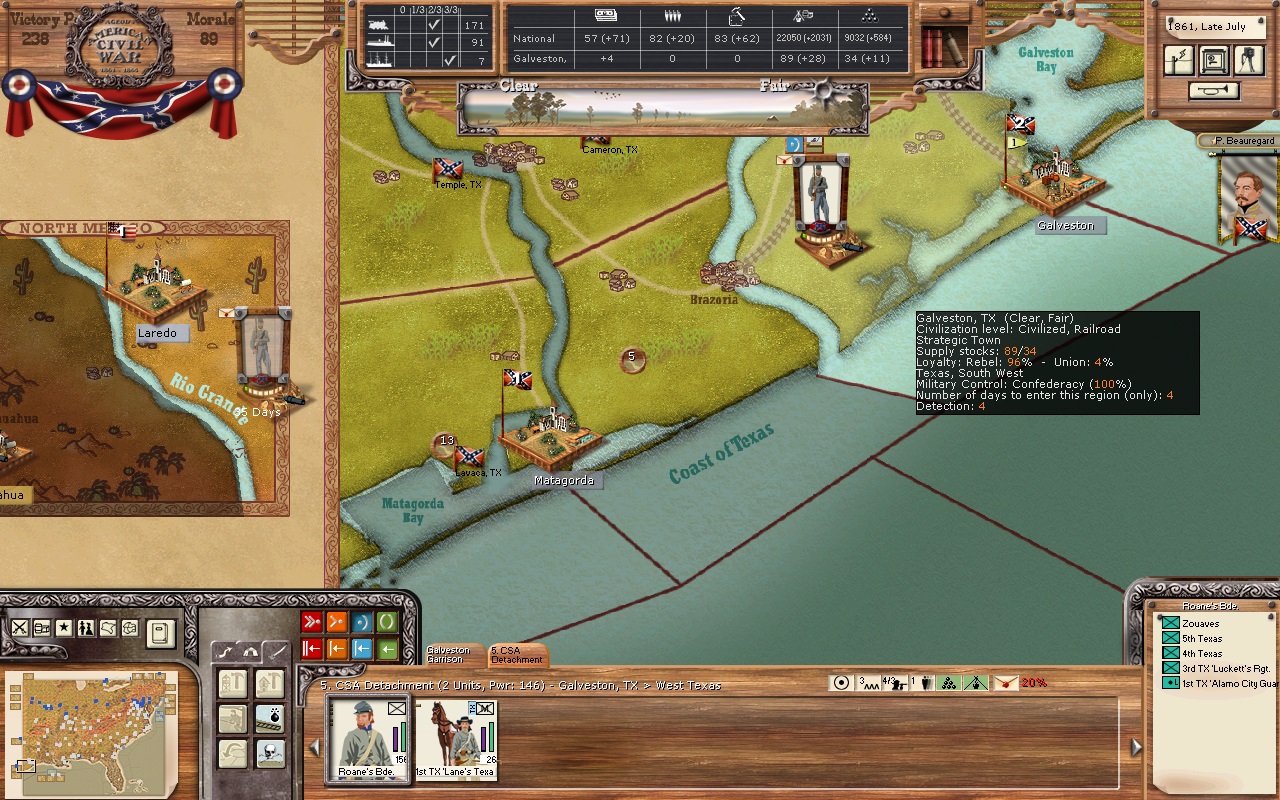Image resolution: width=1280 pixels, height=800 pixels.
Task: Click the skull and crossbones special order
Action: click(269, 753)
